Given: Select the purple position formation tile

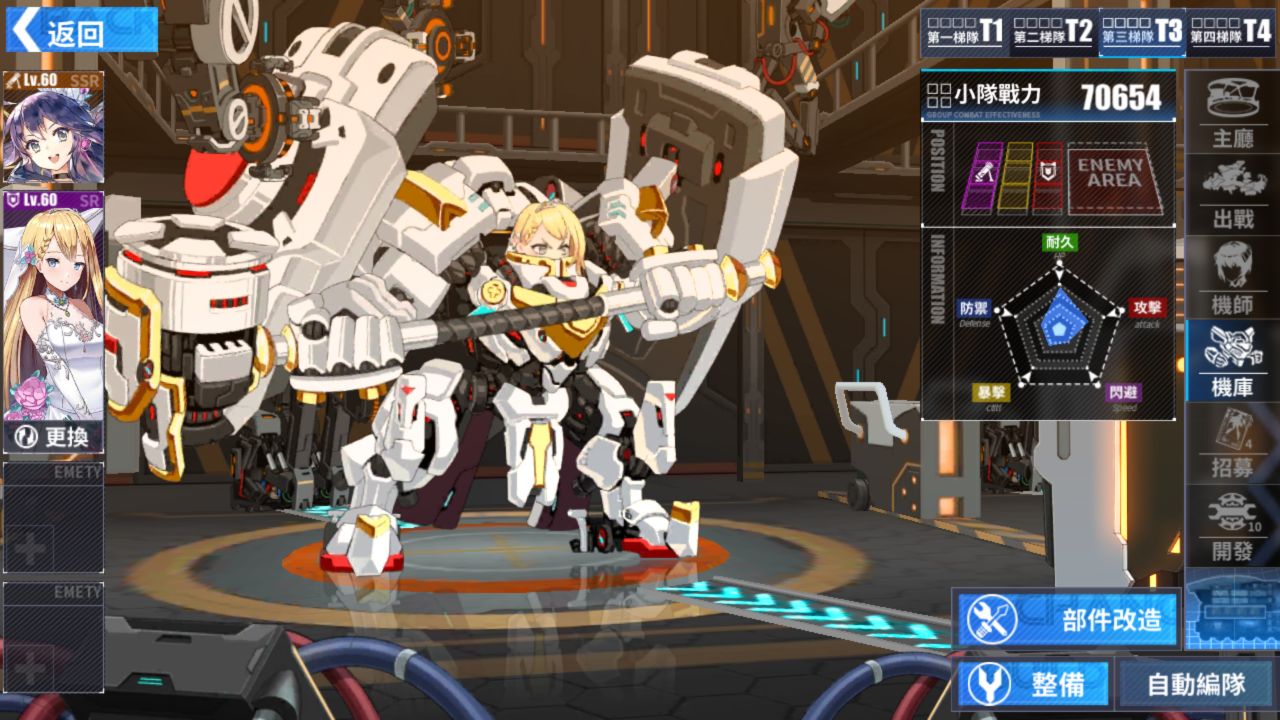Looking at the screenshot, I should pos(981,177).
